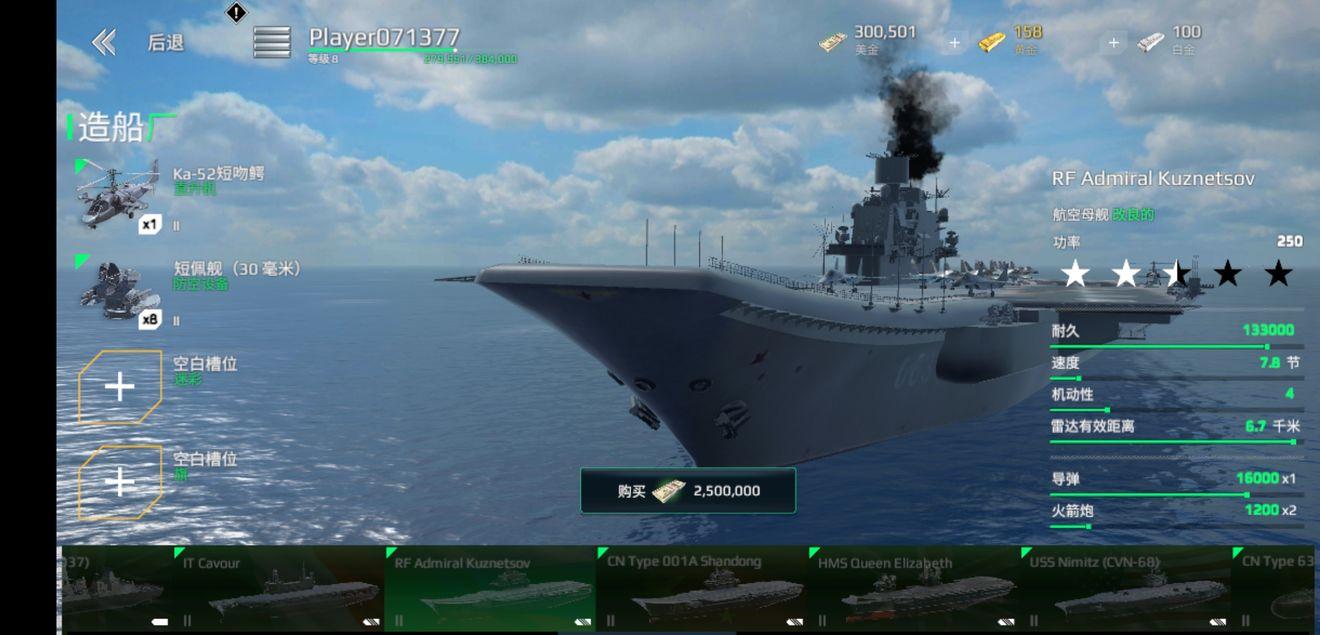This screenshot has width=1320, height=635.
Task: Buy the ship for 2,500,000 dollars
Action: point(688,490)
